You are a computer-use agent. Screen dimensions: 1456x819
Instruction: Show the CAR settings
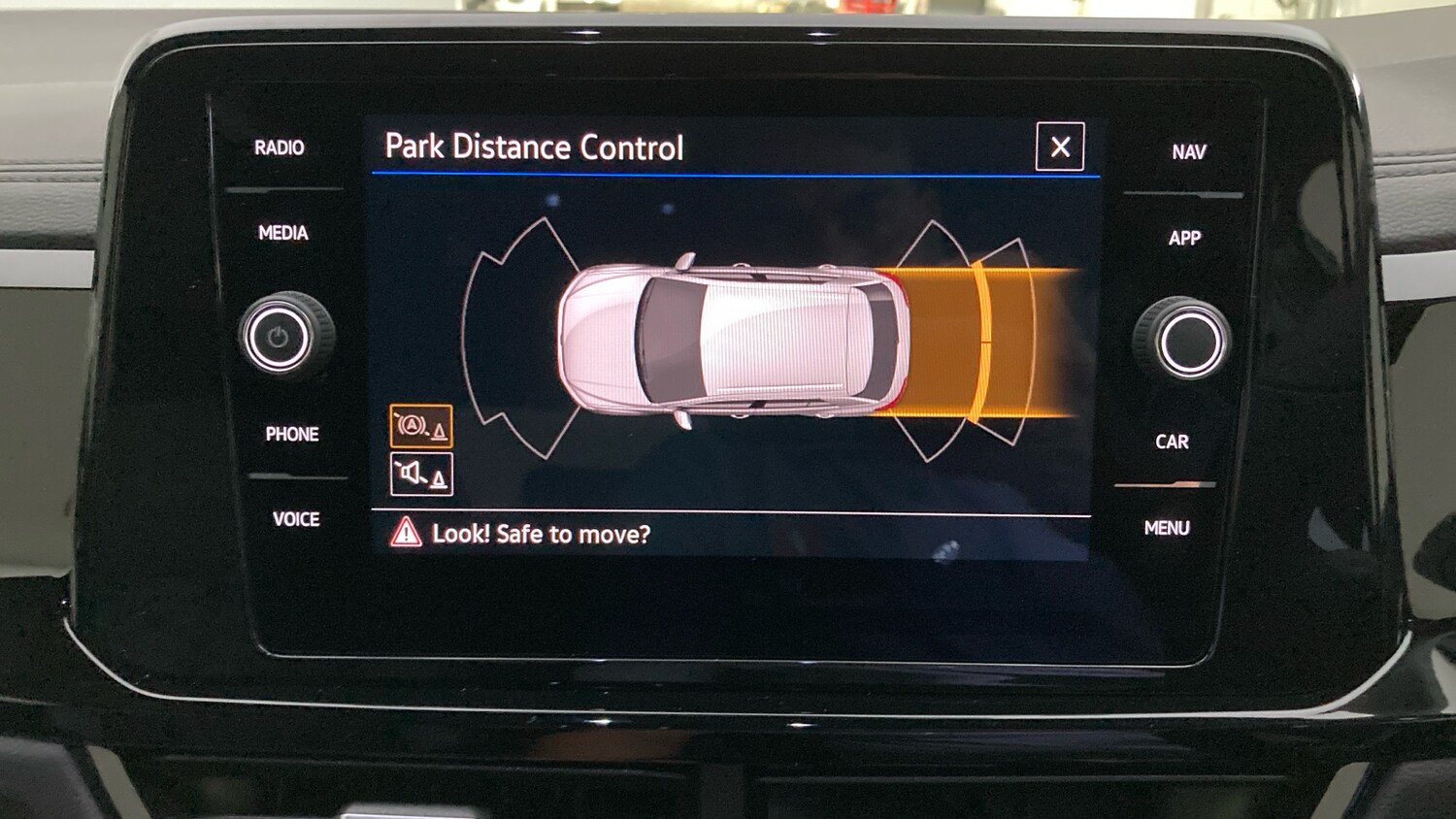(x=1172, y=442)
